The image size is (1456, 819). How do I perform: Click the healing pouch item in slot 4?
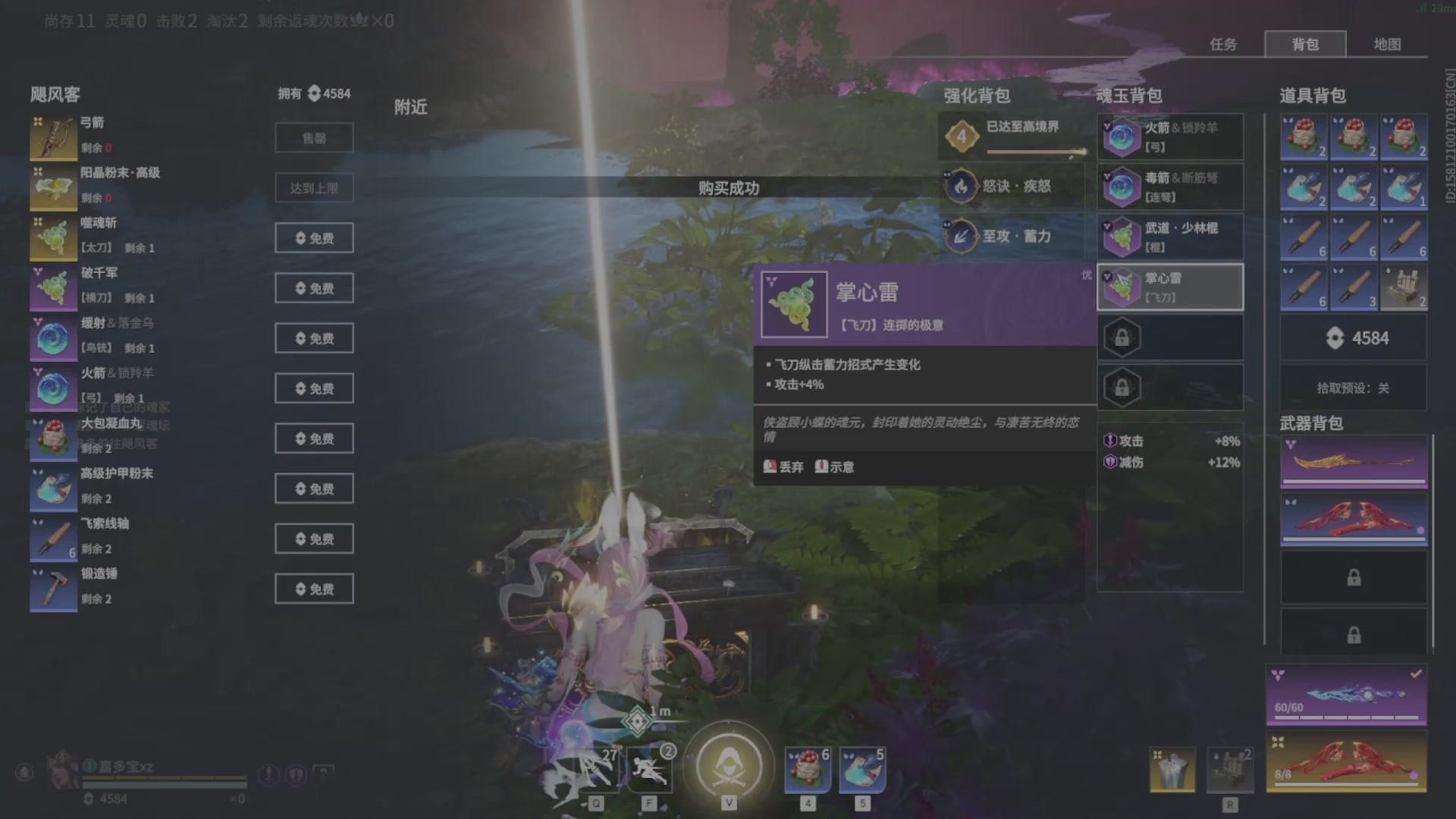point(808,770)
